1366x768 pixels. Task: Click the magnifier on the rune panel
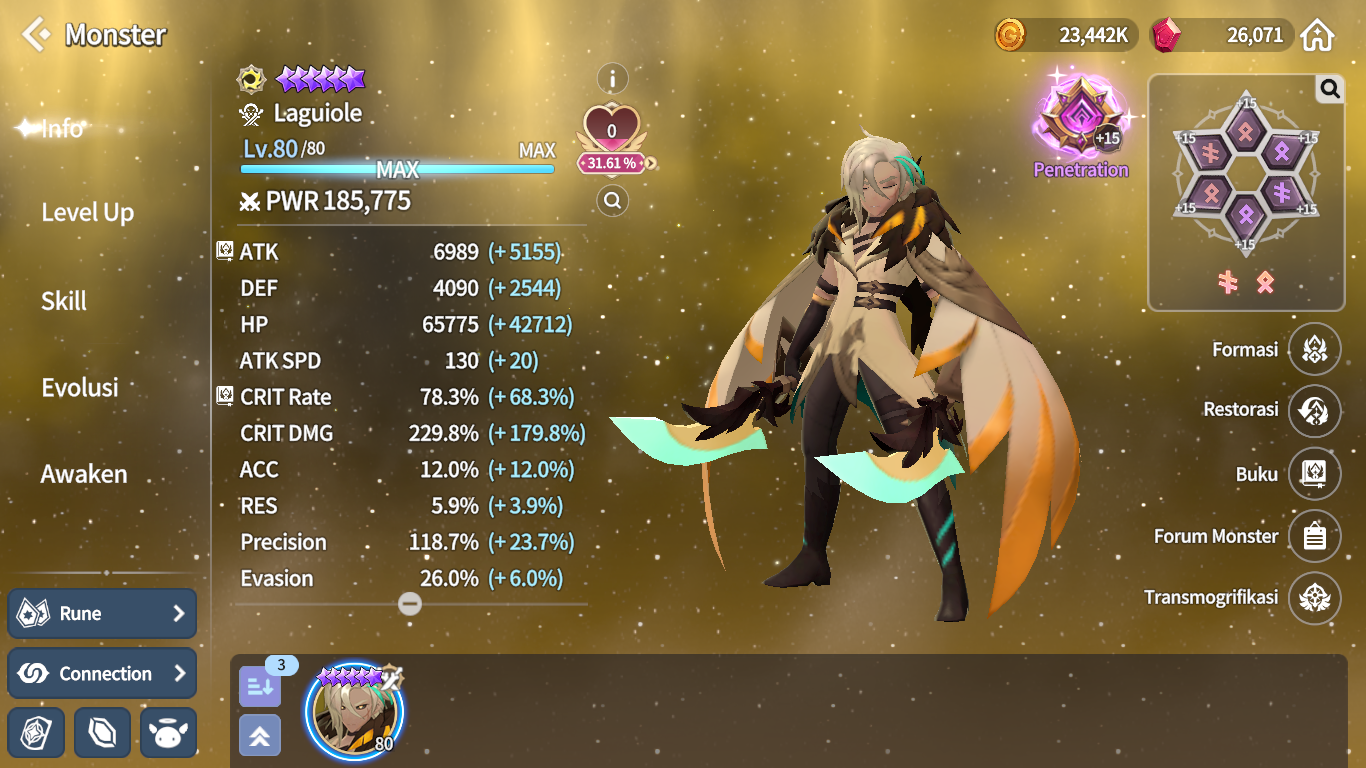tap(1329, 90)
